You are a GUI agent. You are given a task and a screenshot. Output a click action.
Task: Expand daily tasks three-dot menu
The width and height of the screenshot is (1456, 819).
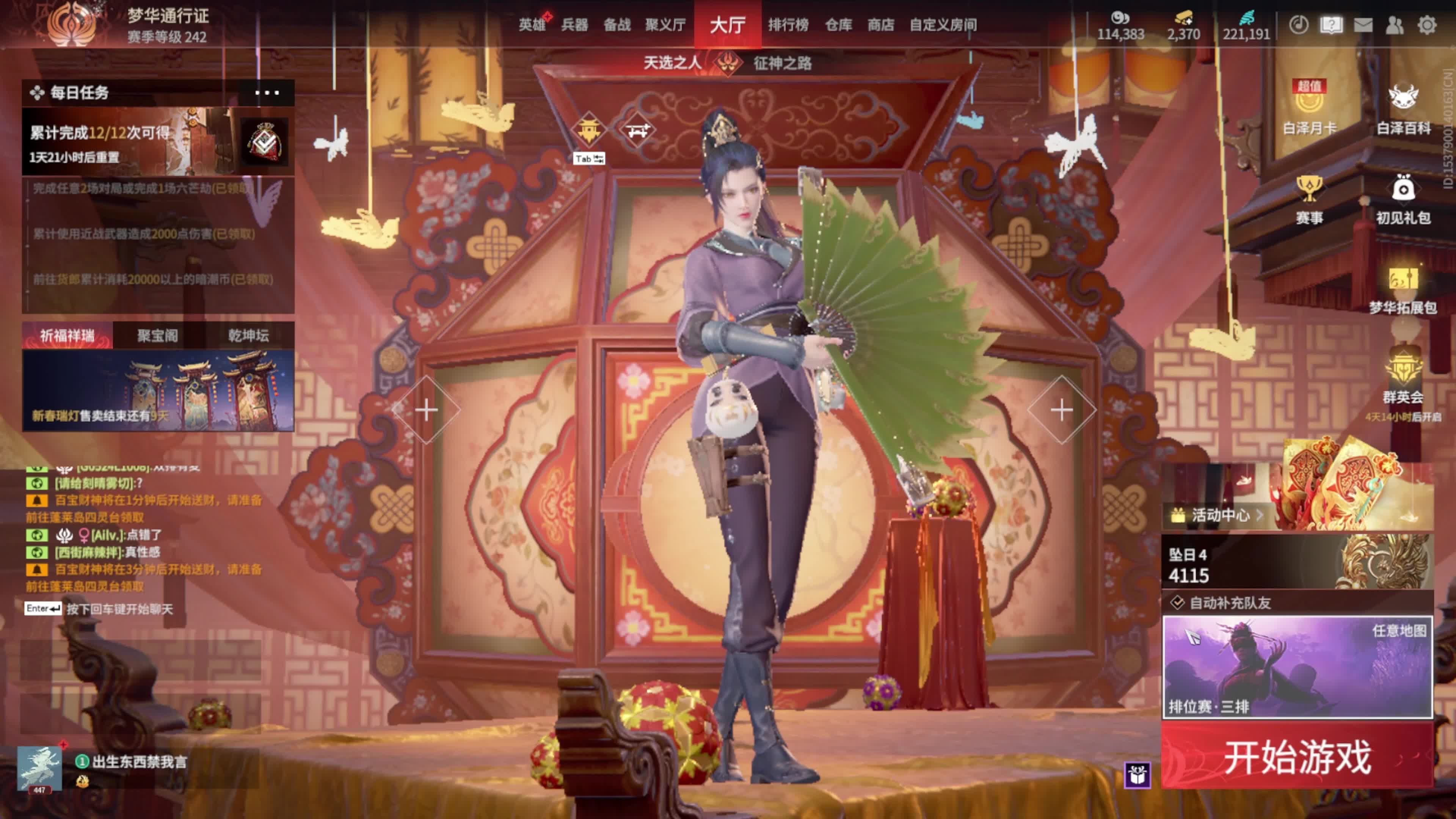coord(267,93)
